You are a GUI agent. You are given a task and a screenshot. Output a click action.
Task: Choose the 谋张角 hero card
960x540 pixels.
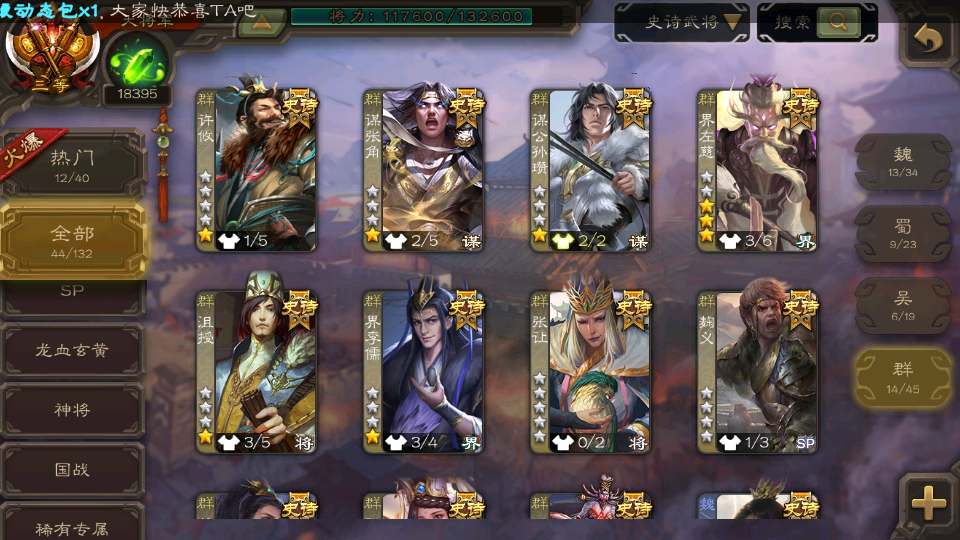tap(423, 169)
